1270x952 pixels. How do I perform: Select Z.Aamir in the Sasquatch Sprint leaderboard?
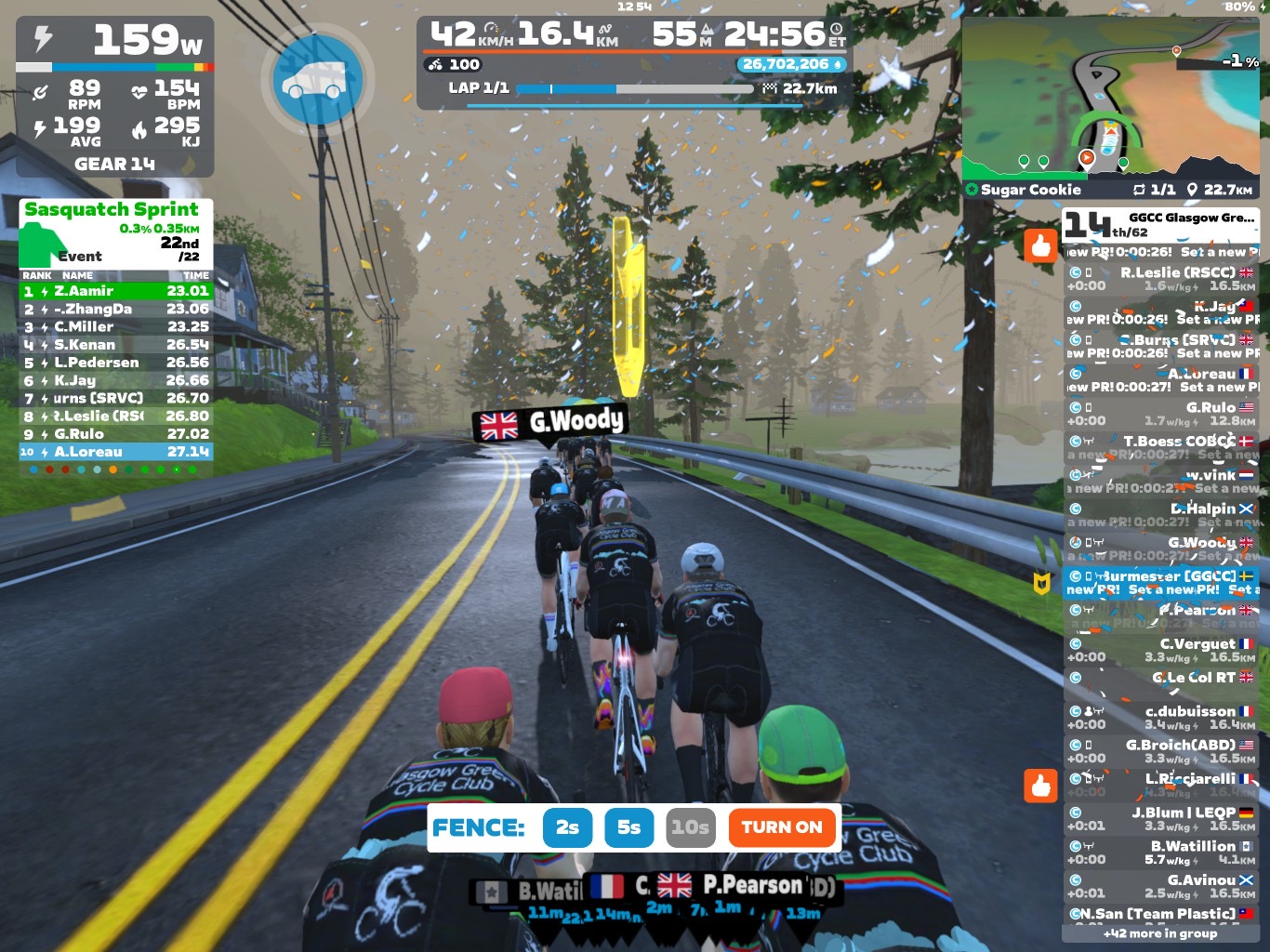(116, 291)
